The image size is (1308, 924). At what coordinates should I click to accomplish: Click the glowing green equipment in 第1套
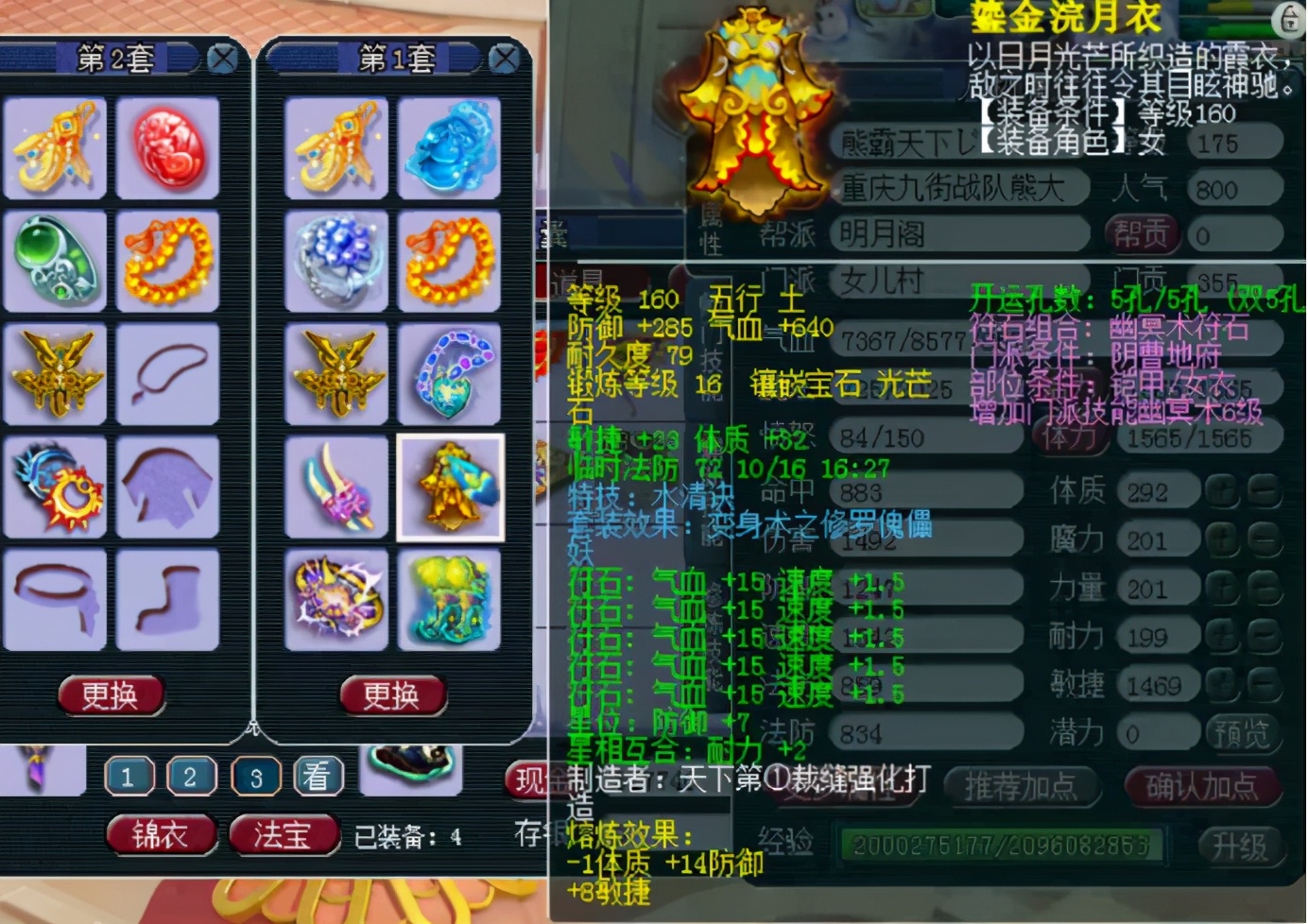click(451, 600)
